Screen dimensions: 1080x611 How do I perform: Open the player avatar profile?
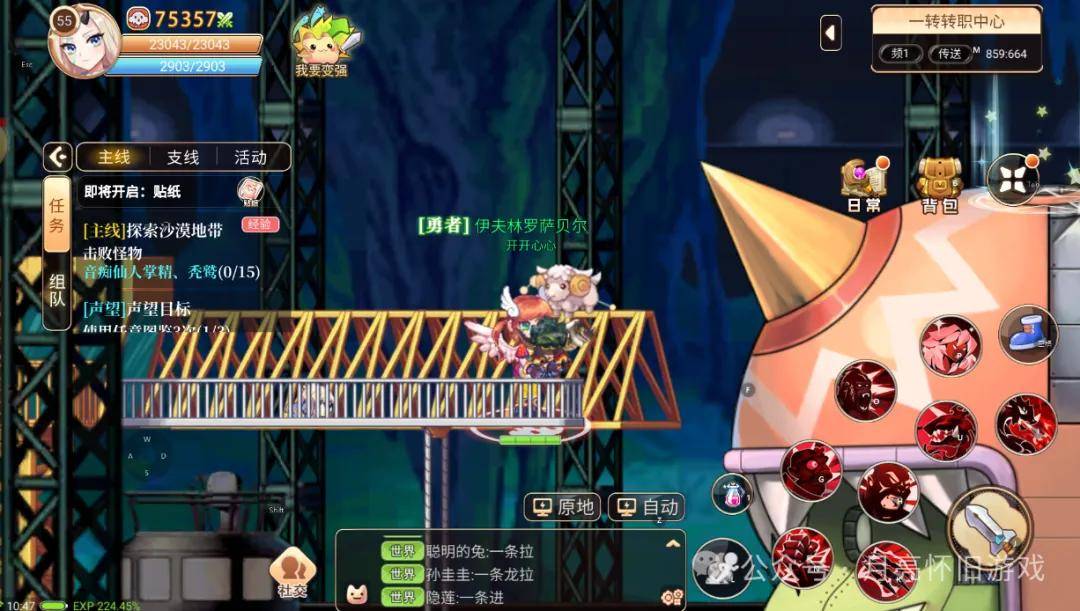(84, 41)
